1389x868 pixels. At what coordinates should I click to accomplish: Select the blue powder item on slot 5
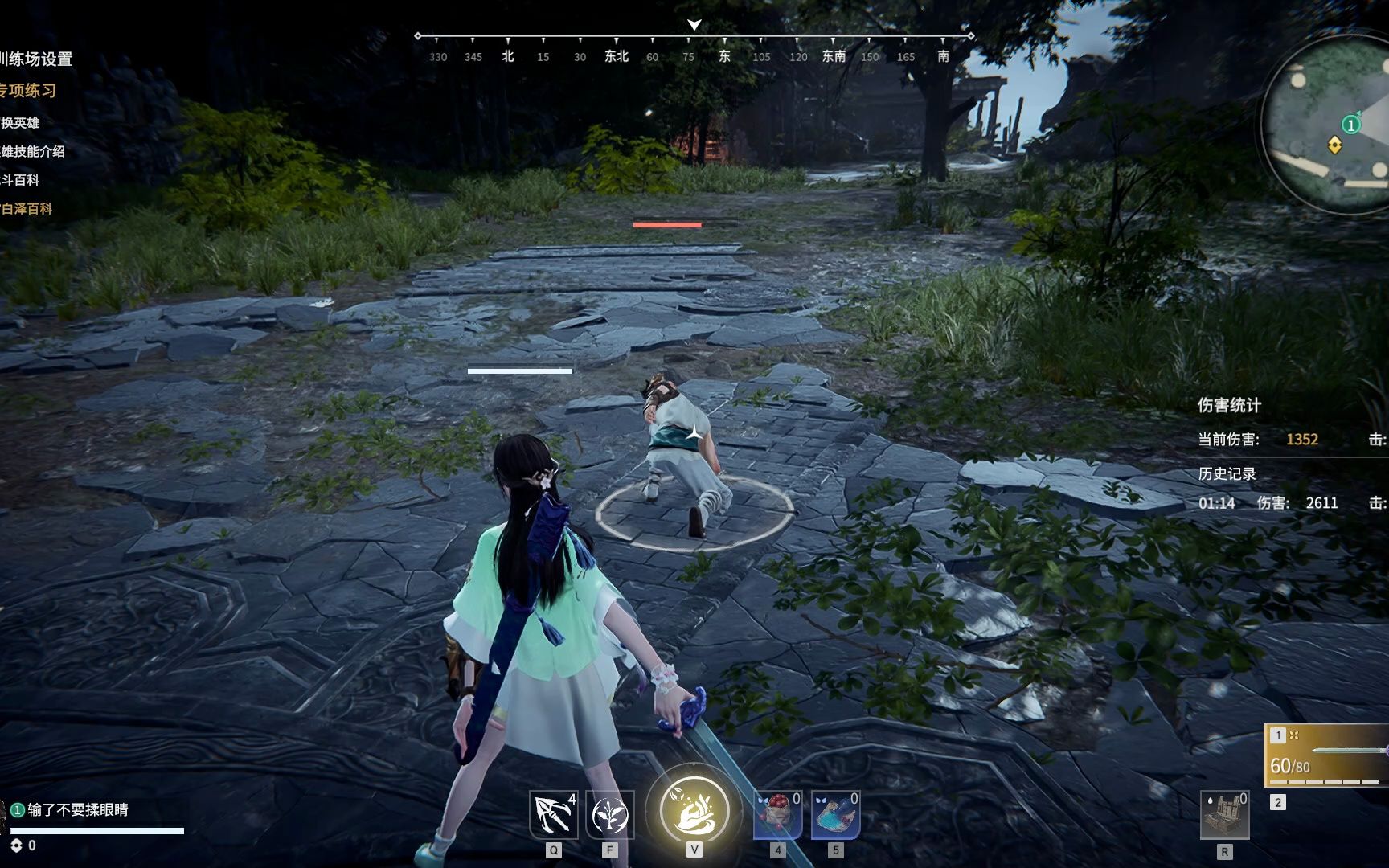(x=834, y=814)
